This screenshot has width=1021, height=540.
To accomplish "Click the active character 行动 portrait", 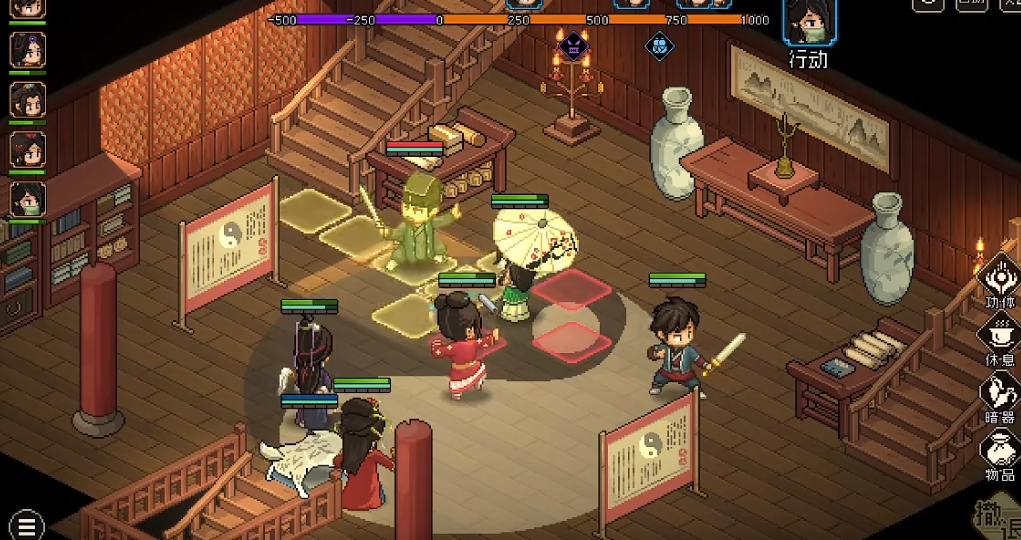I will point(809,22).
